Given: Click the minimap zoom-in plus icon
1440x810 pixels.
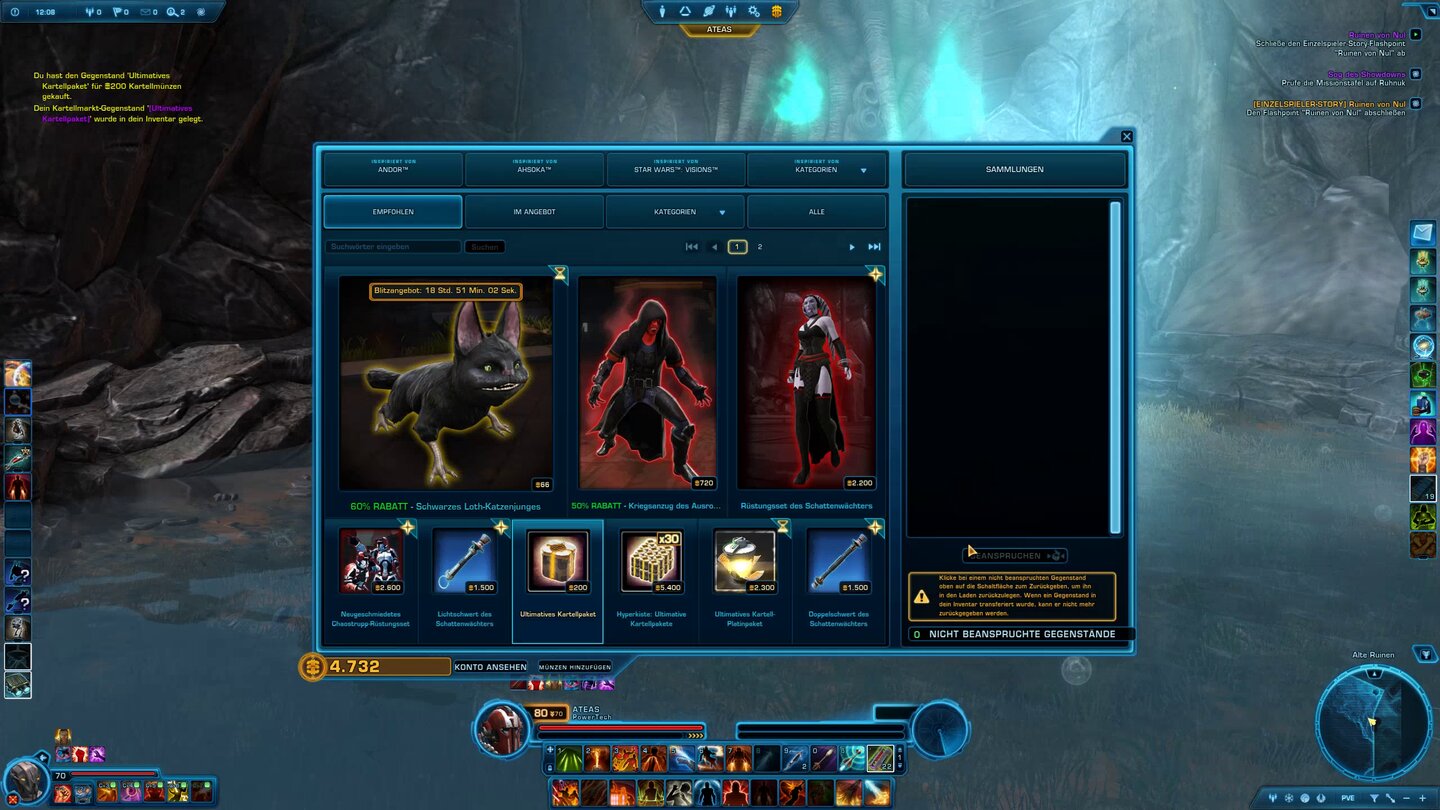Looking at the screenshot, I should click(1423, 798).
